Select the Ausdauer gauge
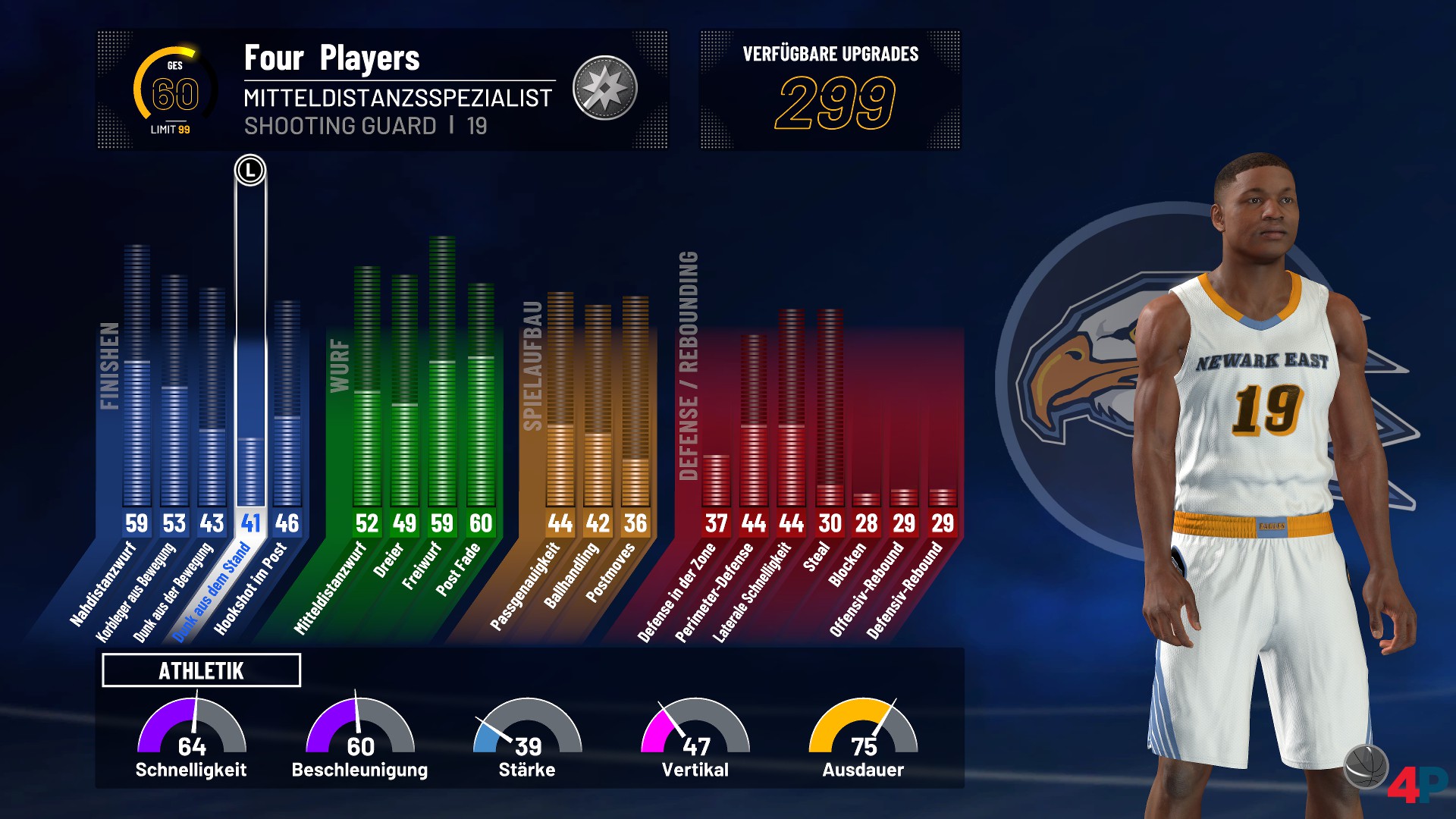Image resolution: width=1456 pixels, height=819 pixels. 863,737
